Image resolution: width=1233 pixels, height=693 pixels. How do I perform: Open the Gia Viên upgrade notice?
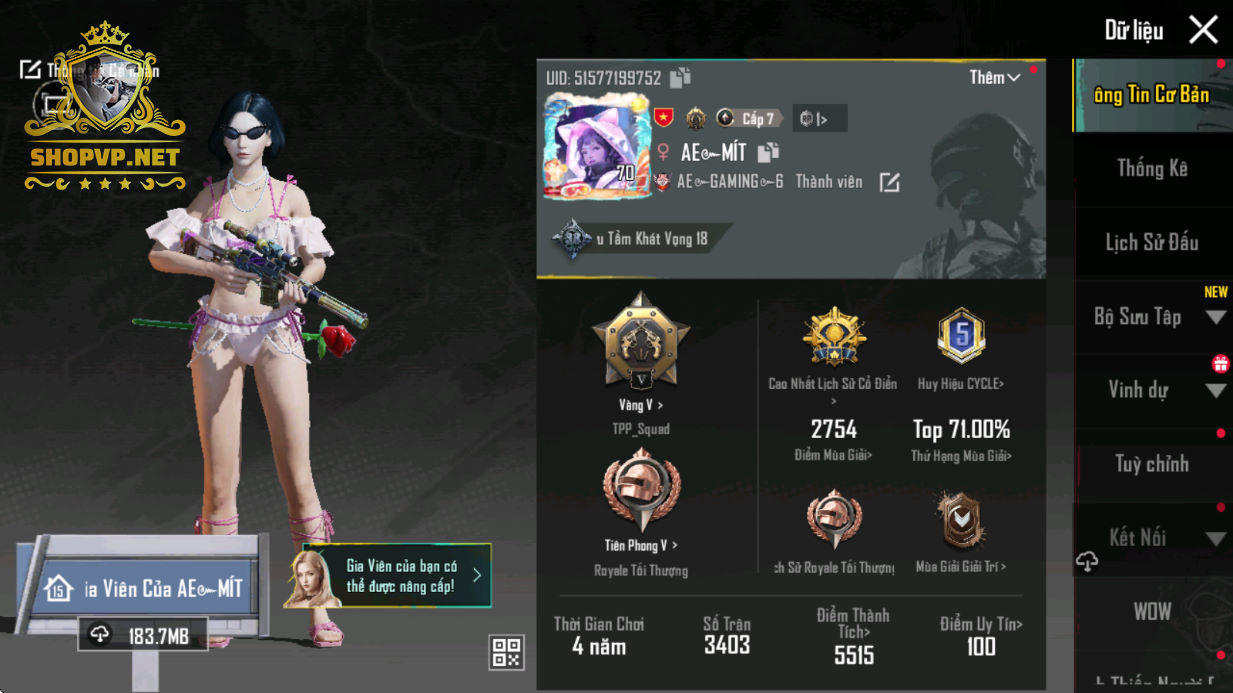point(397,576)
